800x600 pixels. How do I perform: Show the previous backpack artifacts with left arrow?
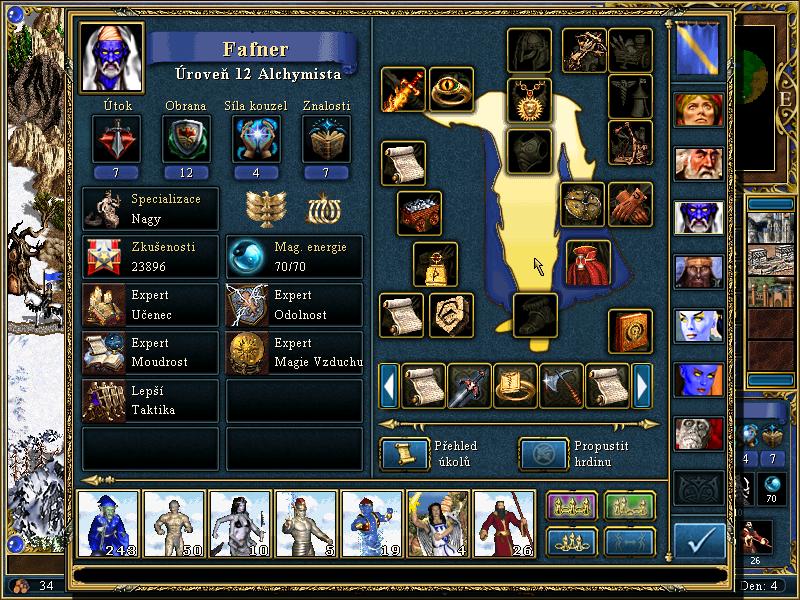tap(389, 385)
